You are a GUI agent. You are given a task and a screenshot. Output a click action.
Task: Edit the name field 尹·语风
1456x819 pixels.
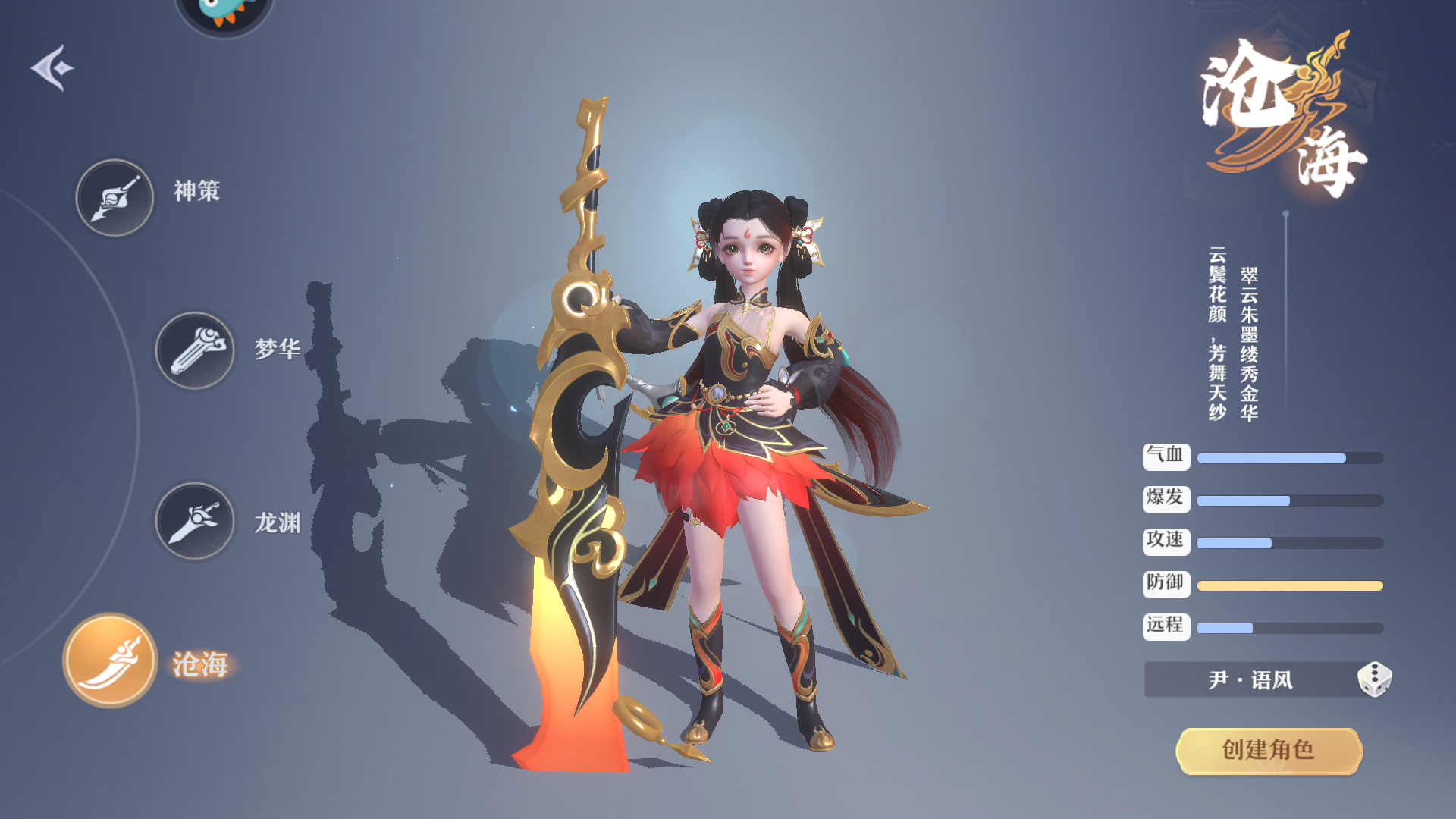[x=1250, y=679]
